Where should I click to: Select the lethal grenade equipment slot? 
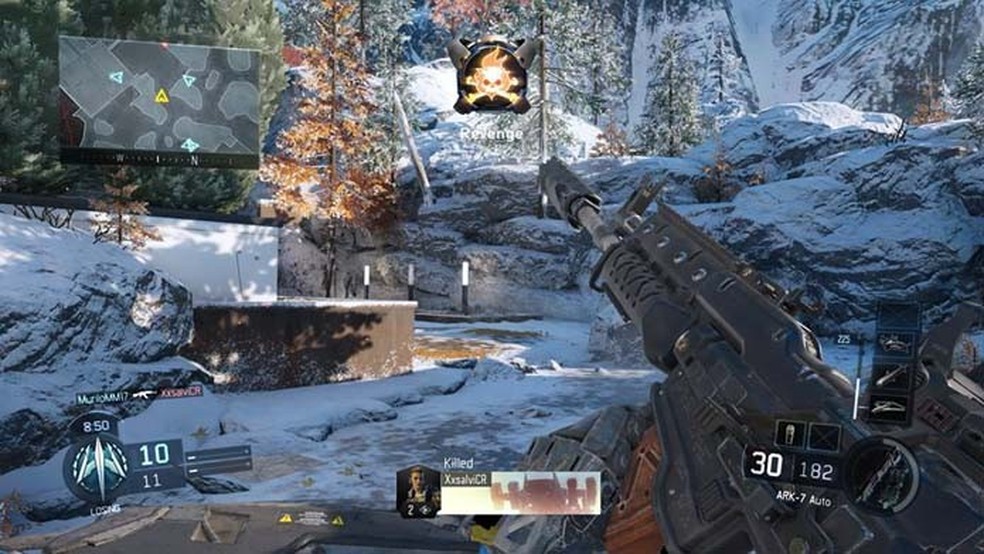(789, 435)
